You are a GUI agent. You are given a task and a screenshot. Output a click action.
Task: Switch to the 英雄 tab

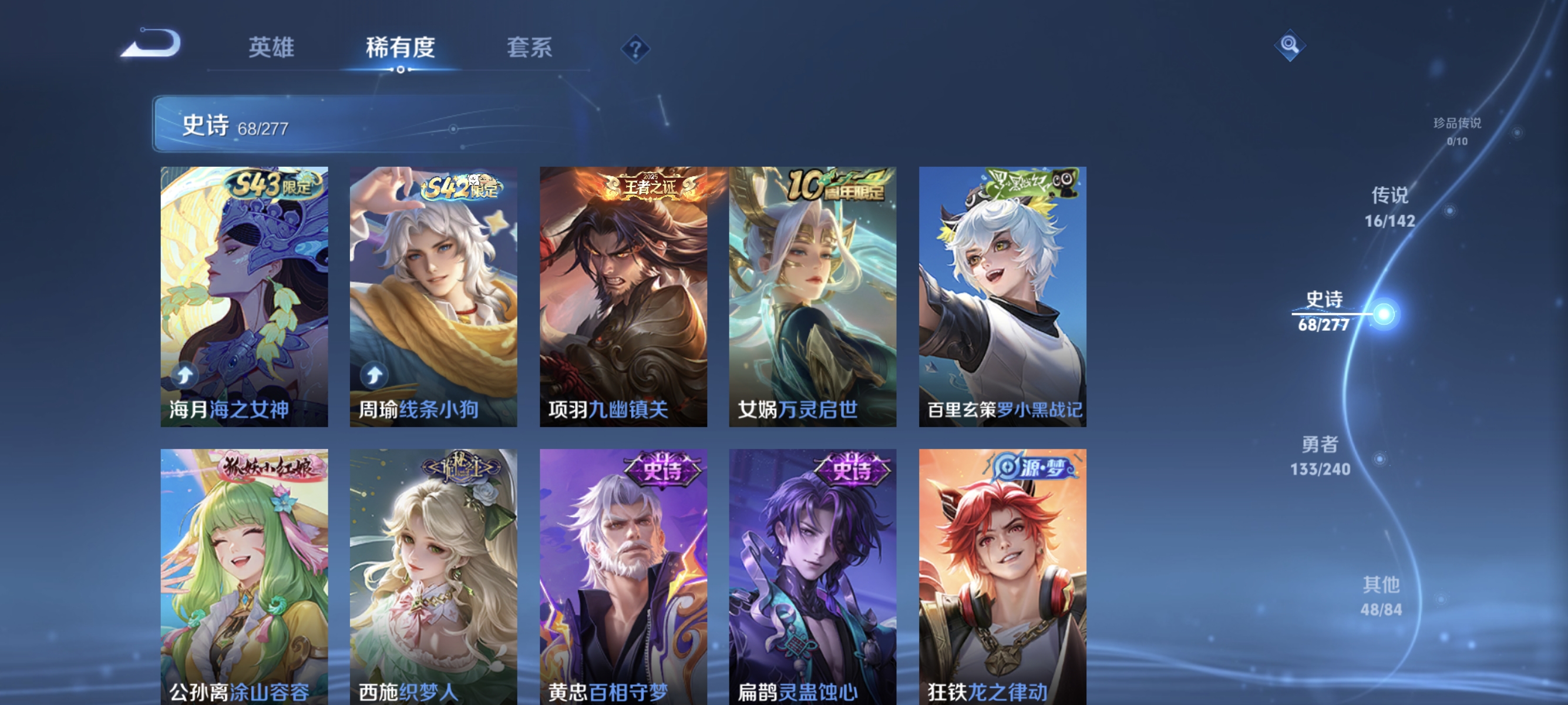click(x=271, y=48)
